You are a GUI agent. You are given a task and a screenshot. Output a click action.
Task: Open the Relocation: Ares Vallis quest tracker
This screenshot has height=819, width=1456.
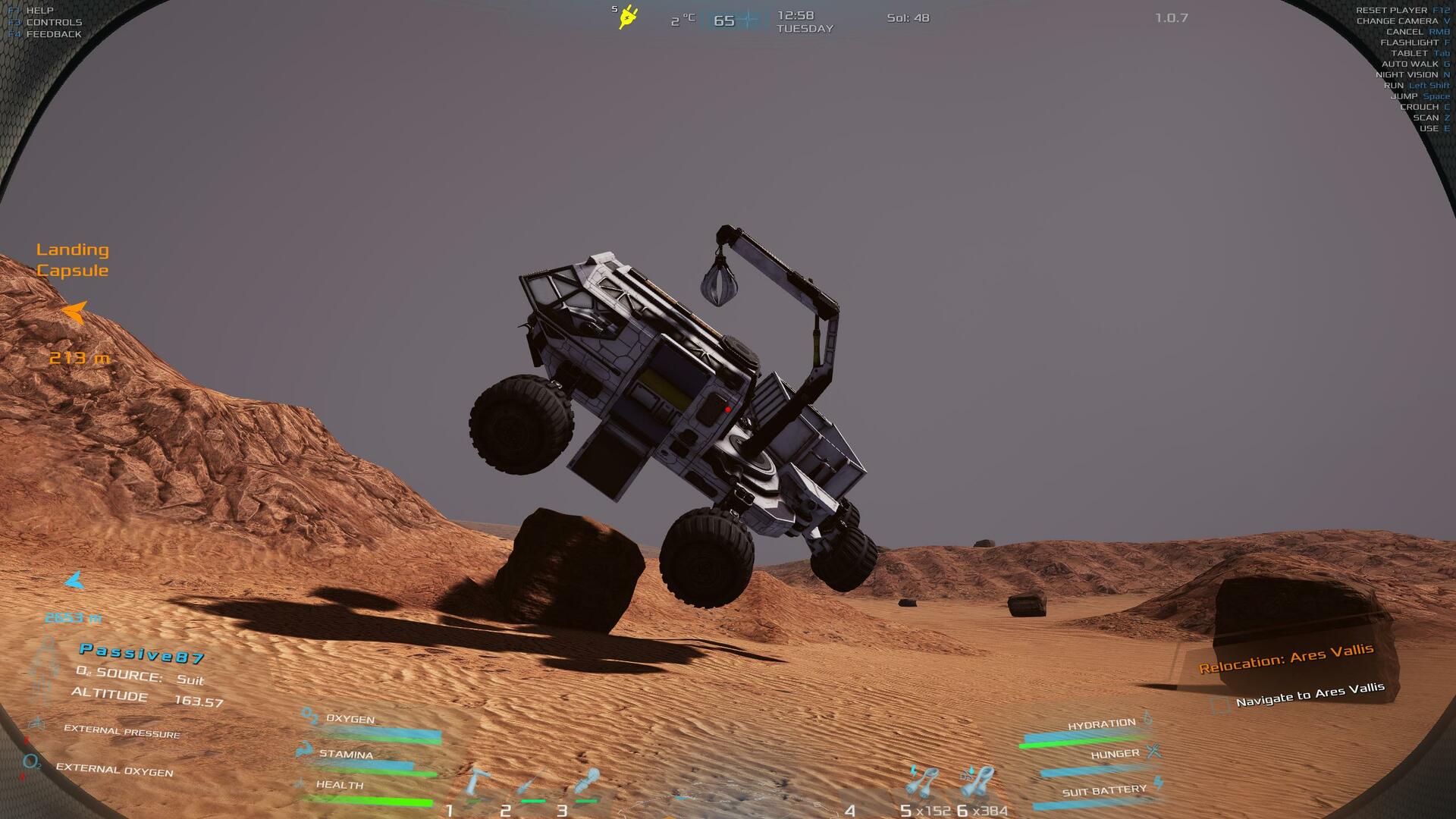(x=1286, y=657)
